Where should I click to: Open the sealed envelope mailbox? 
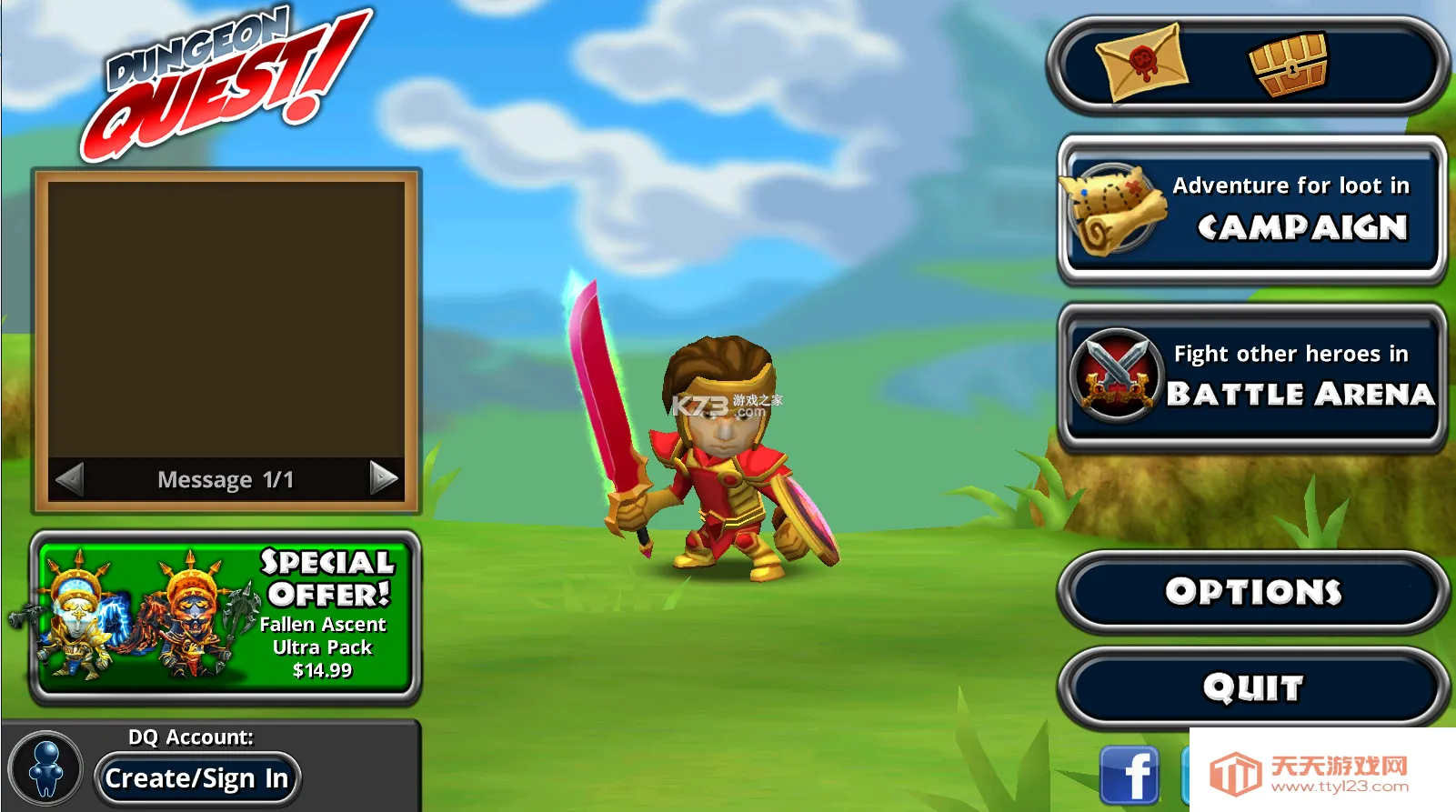1142,63
